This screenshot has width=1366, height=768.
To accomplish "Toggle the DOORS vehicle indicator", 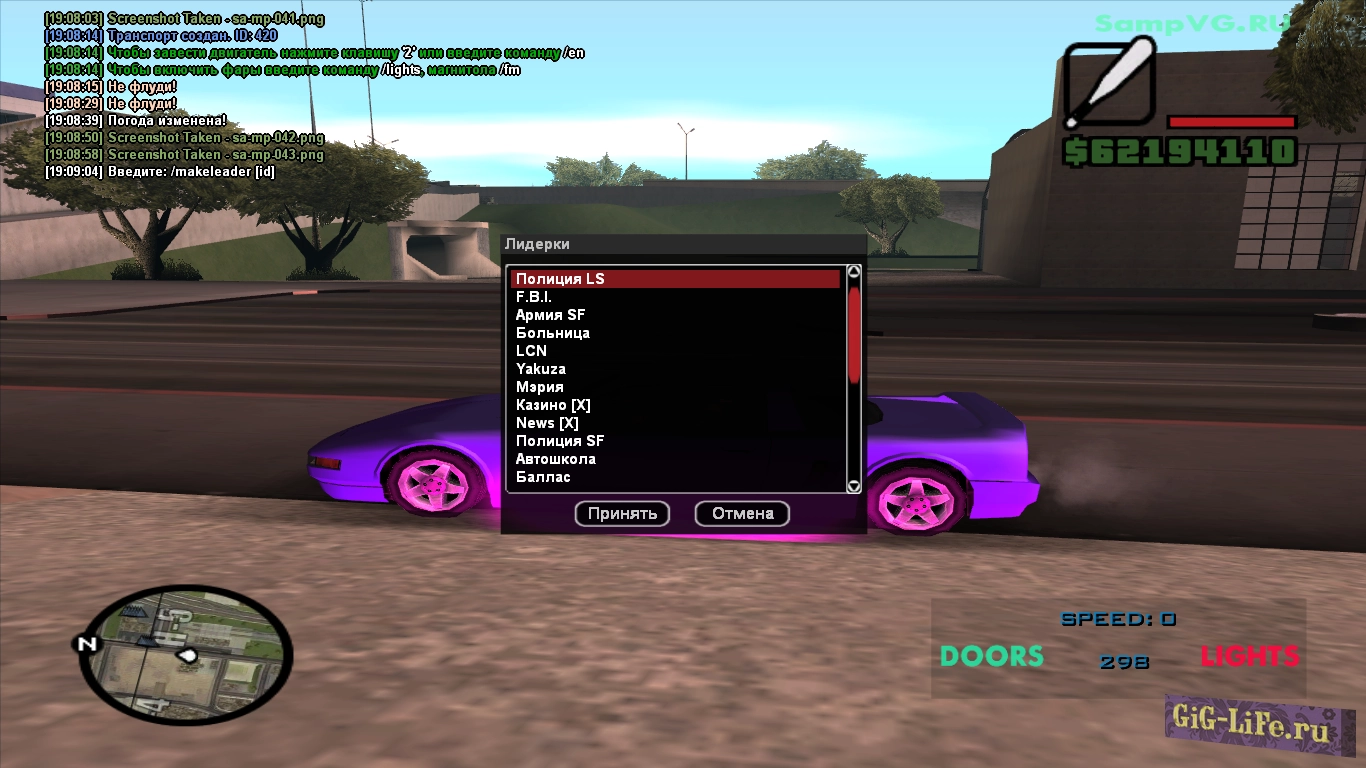I will pos(991,656).
